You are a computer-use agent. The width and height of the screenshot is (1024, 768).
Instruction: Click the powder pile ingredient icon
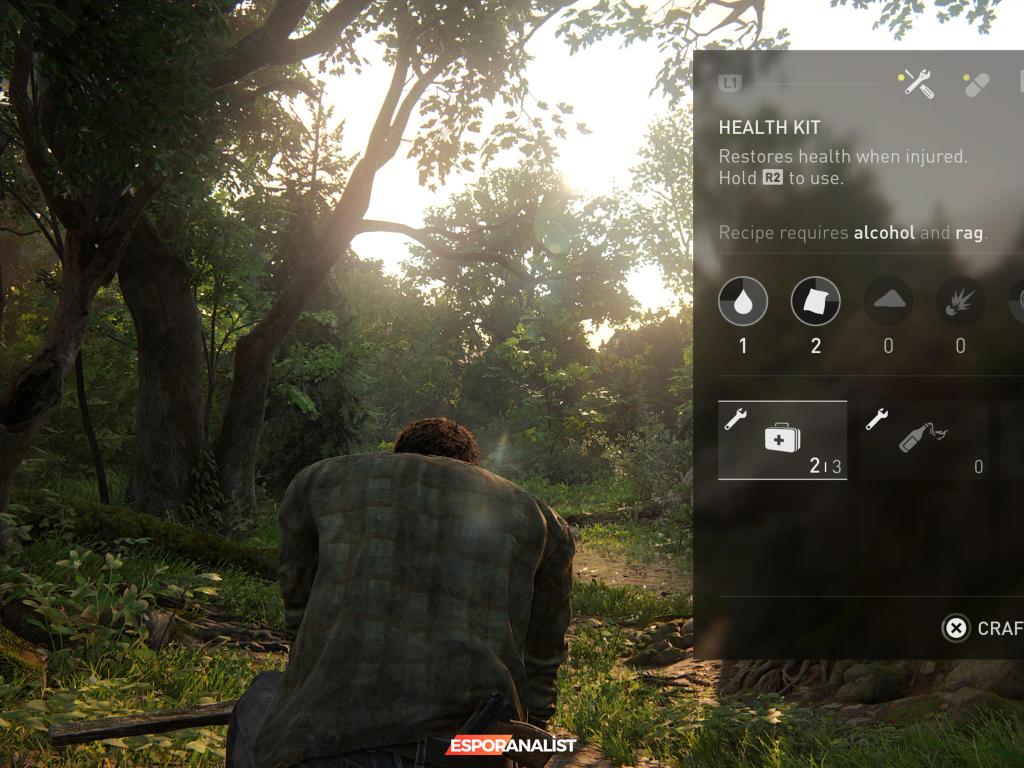[888, 301]
